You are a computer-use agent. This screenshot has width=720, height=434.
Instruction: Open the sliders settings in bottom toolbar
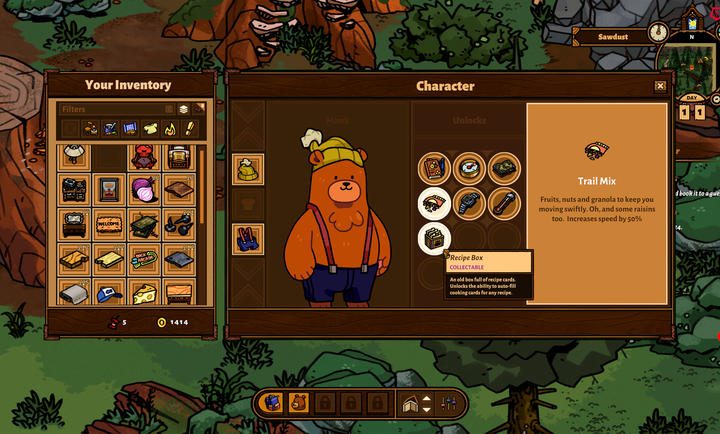pos(448,403)
